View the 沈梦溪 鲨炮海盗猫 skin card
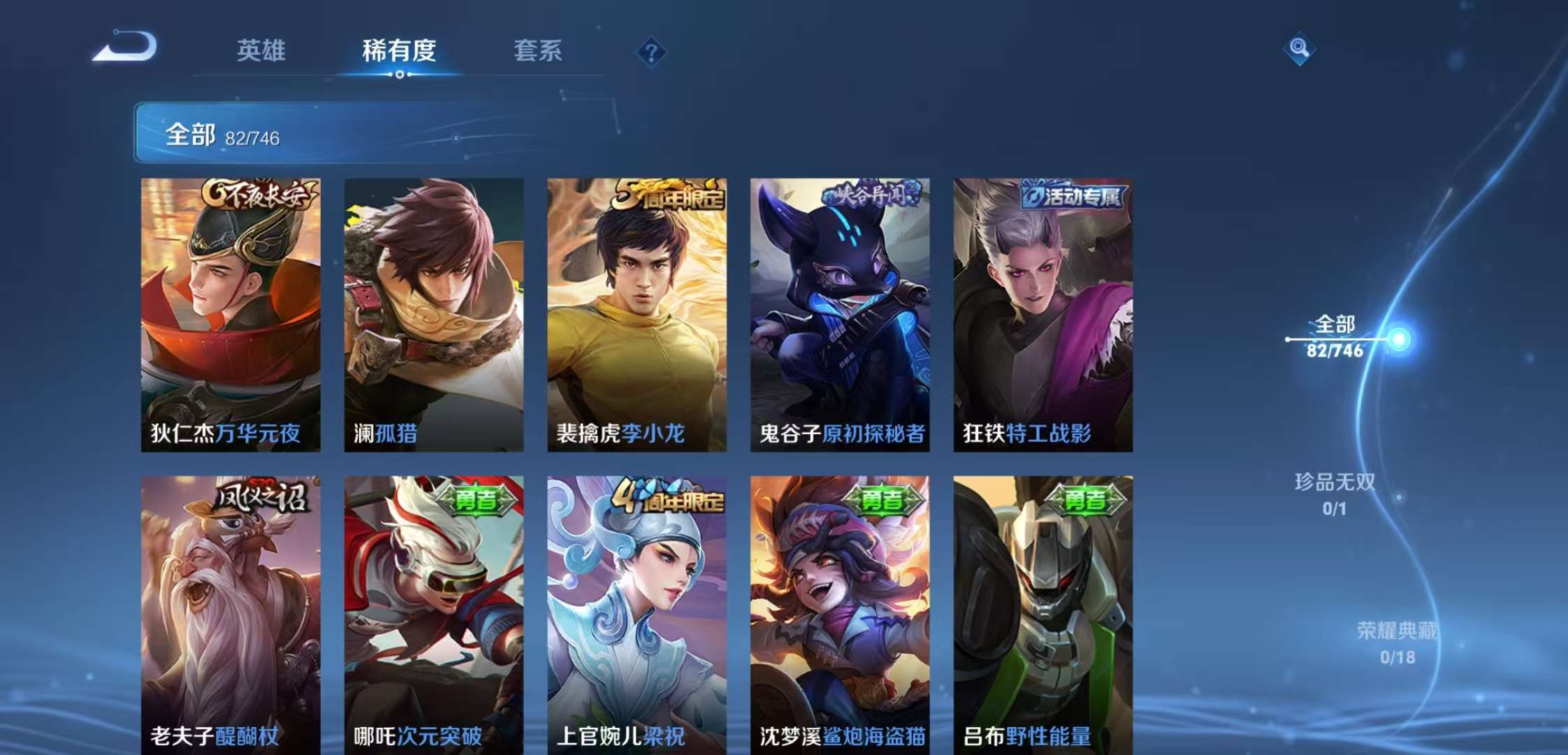The image size is (1568, 755). pyautogui.click(x=840, y=614)
